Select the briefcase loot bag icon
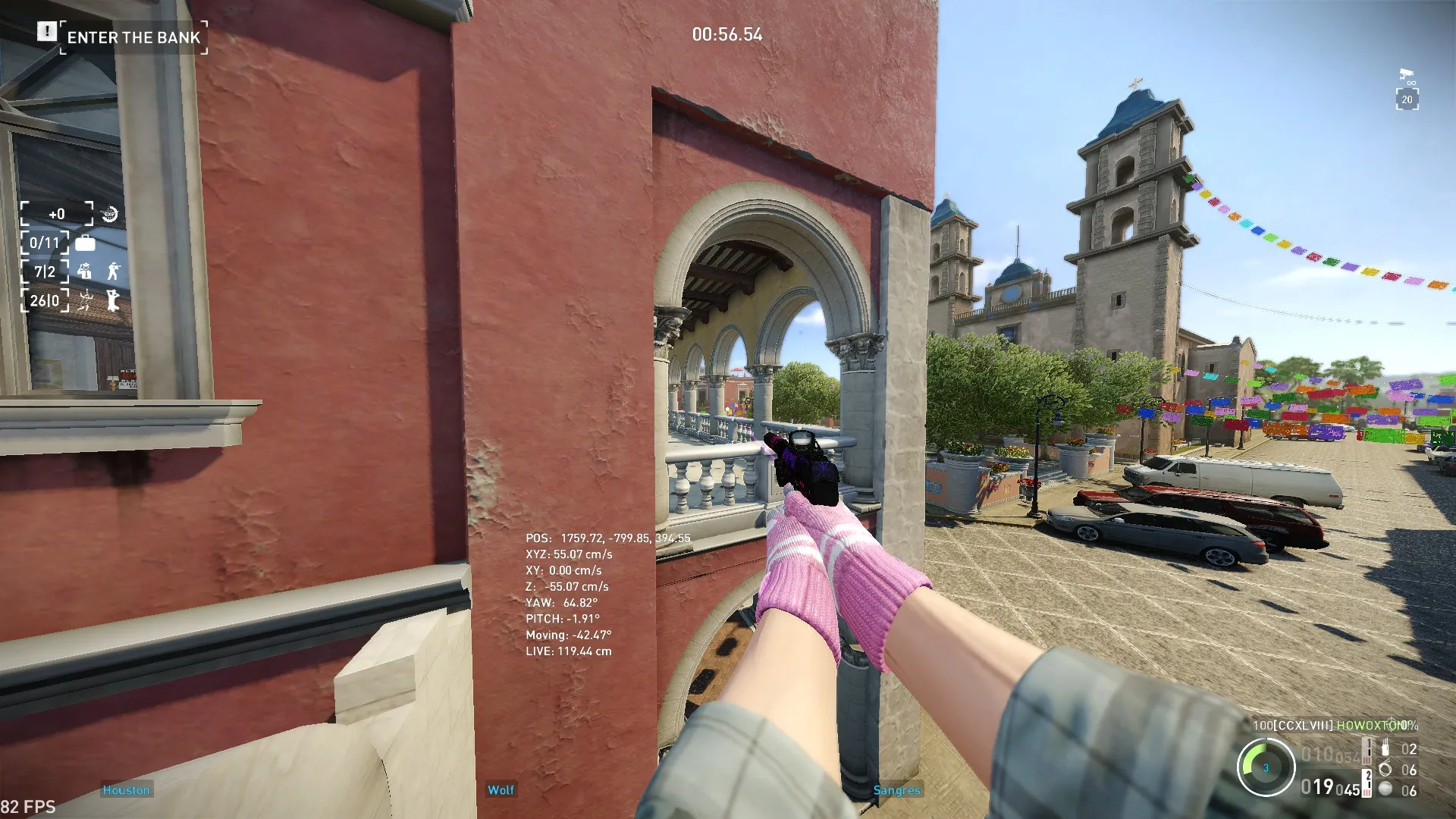 coord(85,243)
